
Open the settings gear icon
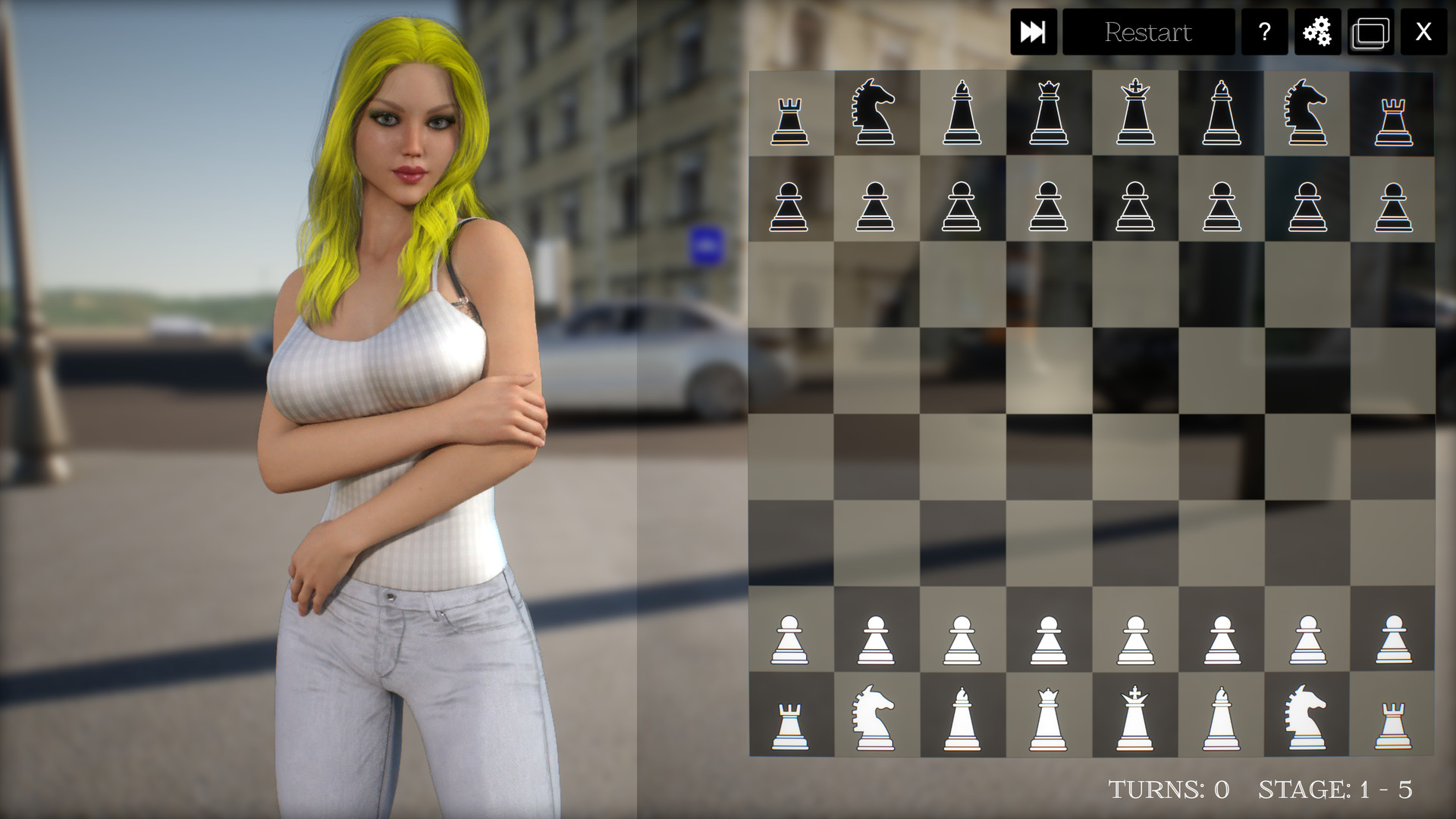[x=1316, y=33]
